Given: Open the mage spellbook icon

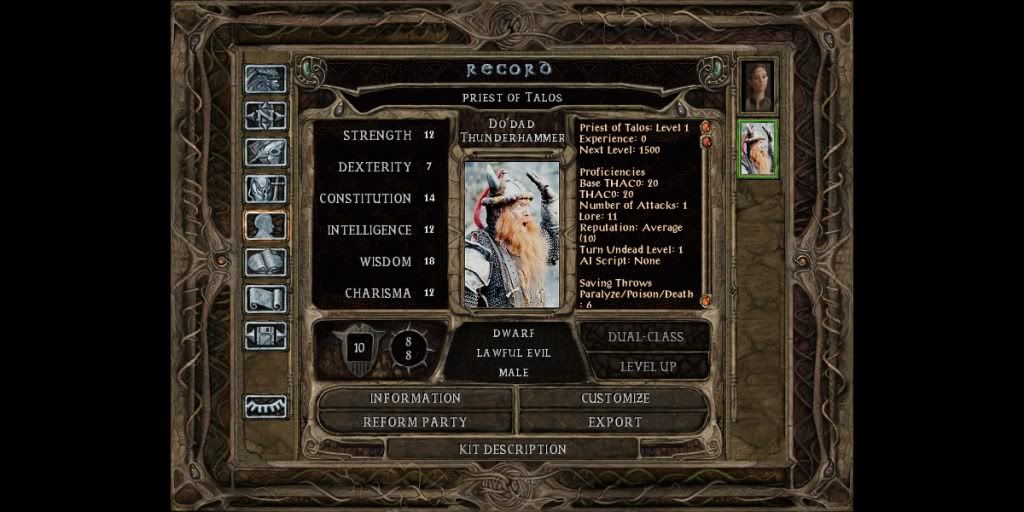Looking at the screenshot, I should click(x=266, y=262).
